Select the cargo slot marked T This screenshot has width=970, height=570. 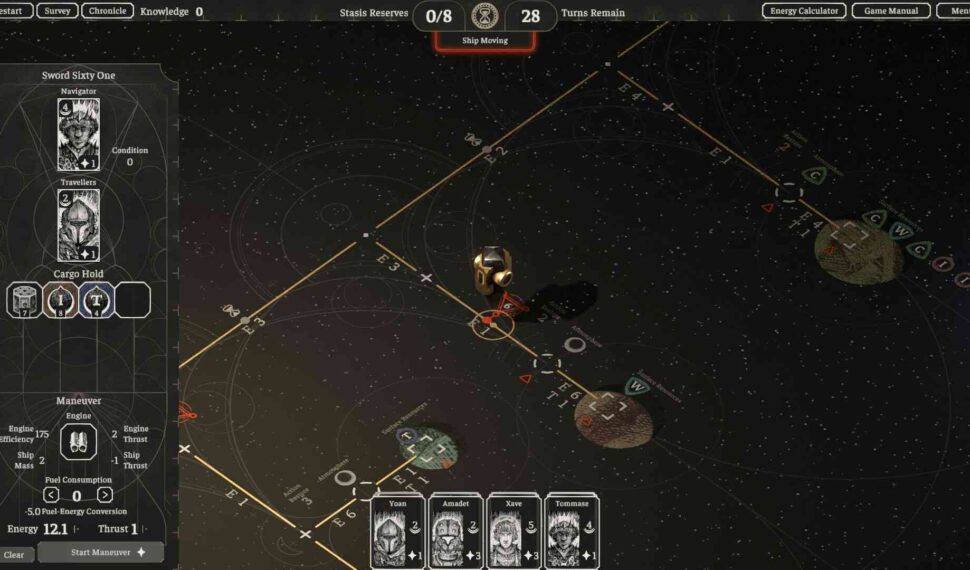pyautogui.click(x=96, y=299)
